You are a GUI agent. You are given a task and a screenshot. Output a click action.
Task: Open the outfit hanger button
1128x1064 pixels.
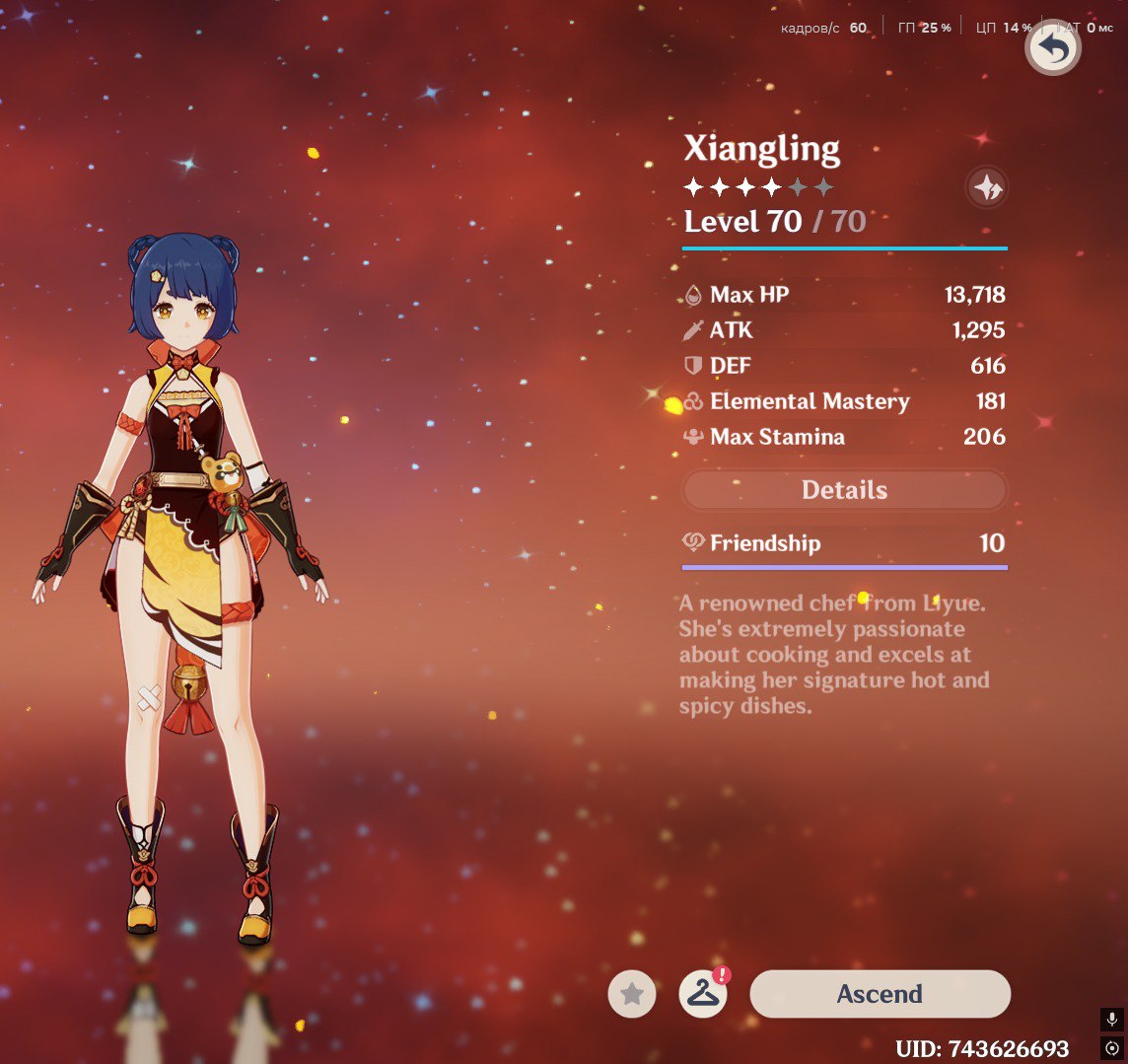coord(703,994)
